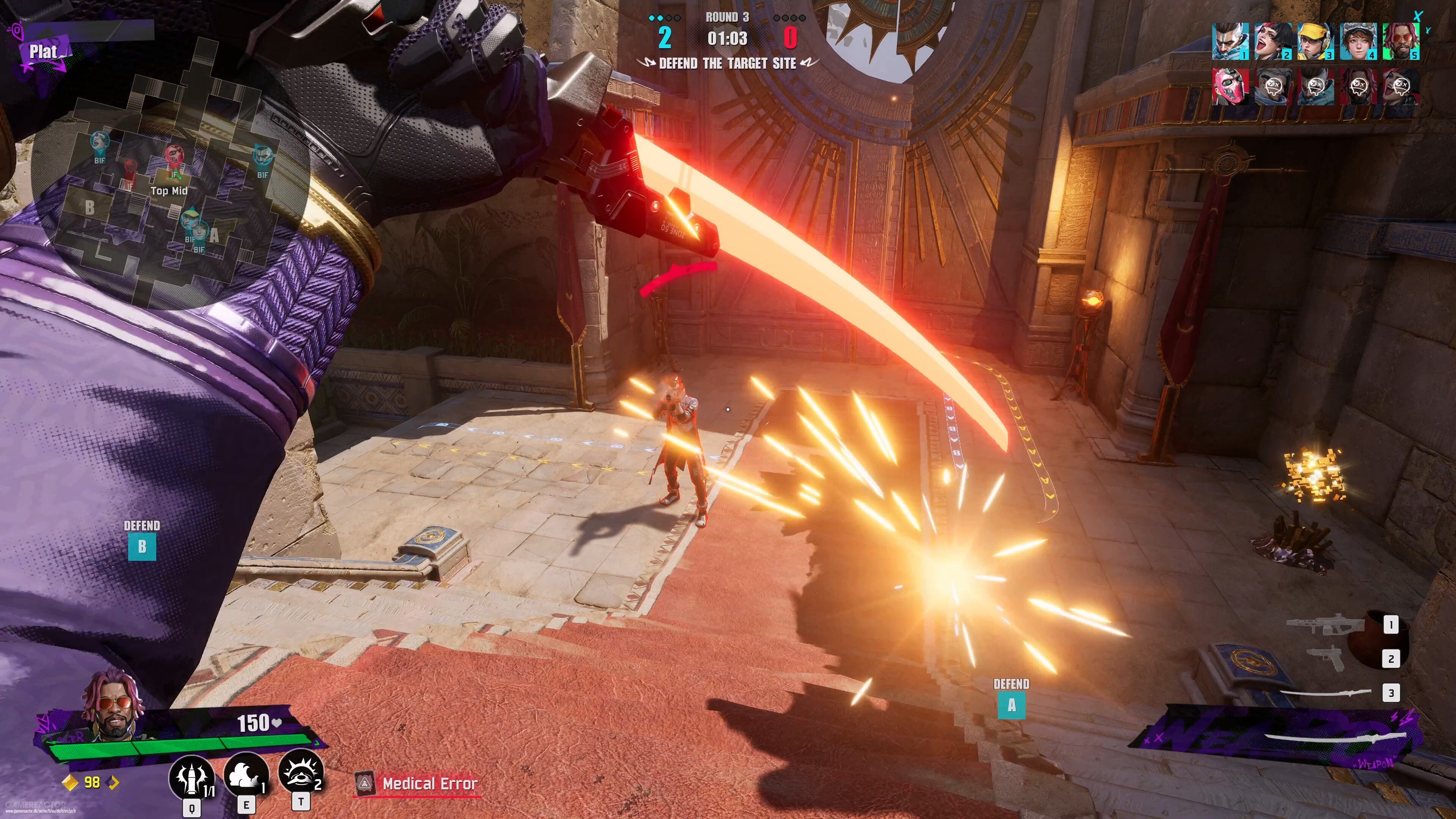Select the green-highlighted teammate portrait 5
The width and height of the screenshot is (1456, 819).
tap(1401, 42)
